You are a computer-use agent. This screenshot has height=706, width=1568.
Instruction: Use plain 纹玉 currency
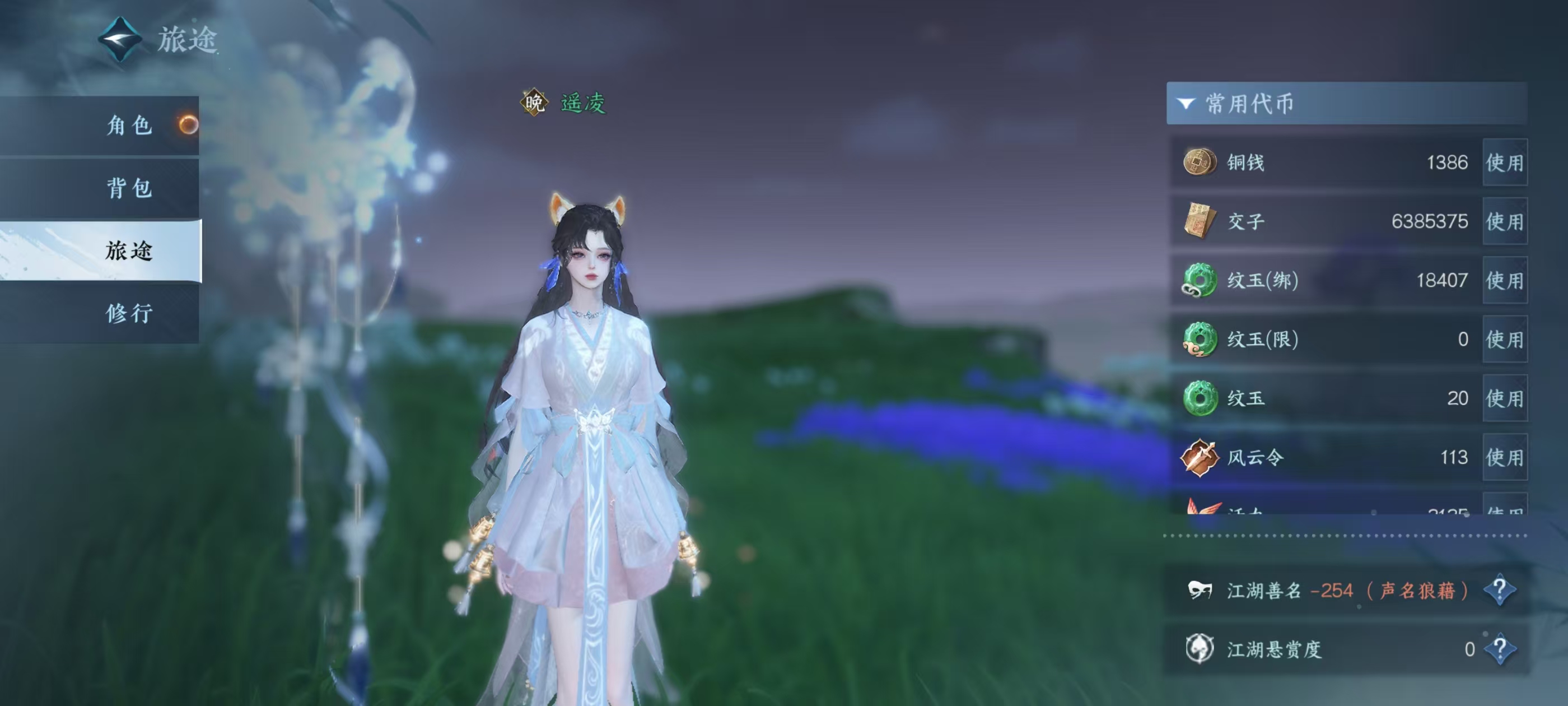1504,398
